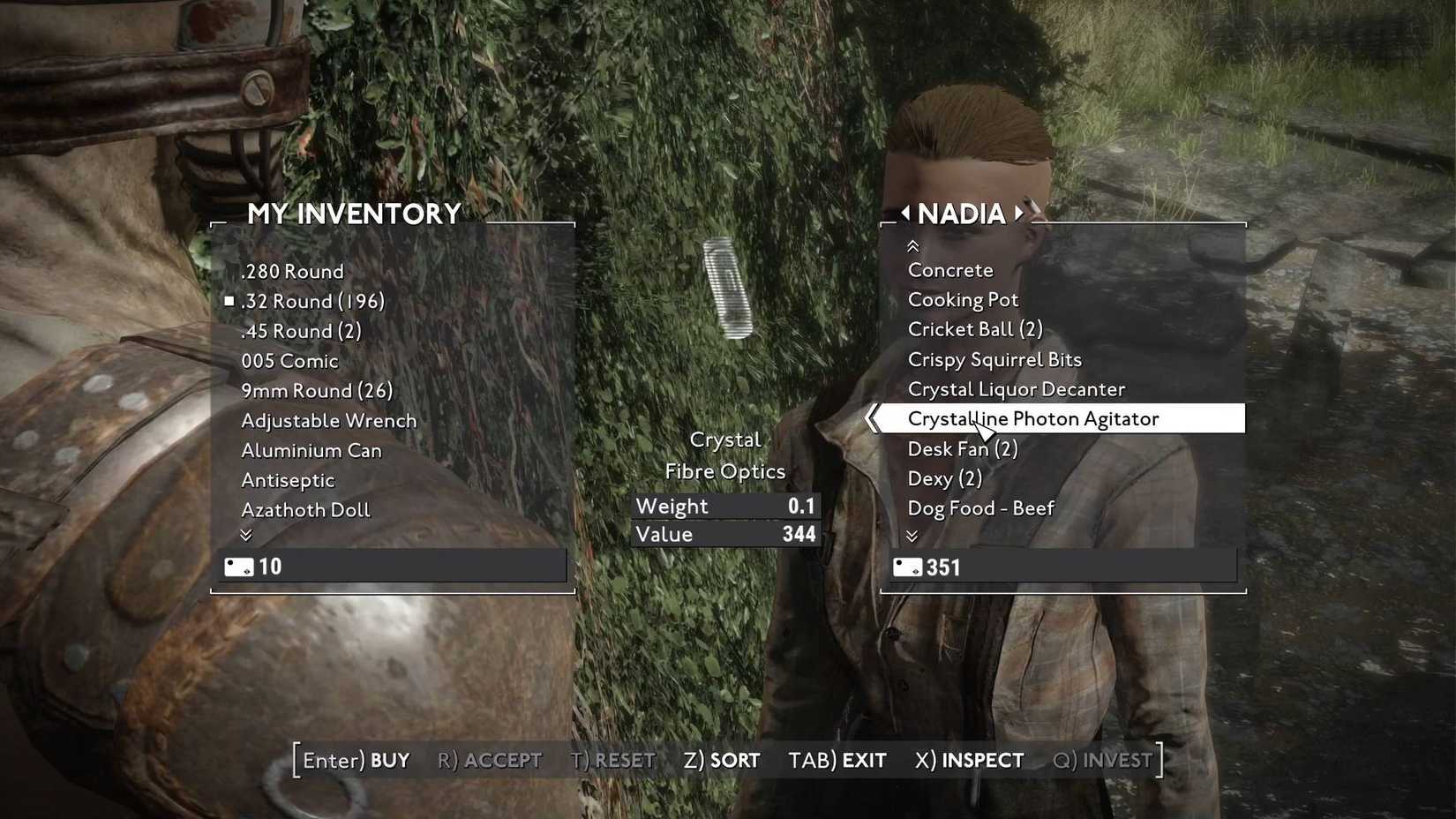
Task: Select Aluminium Can in your inventory
Action: [311, 450]
